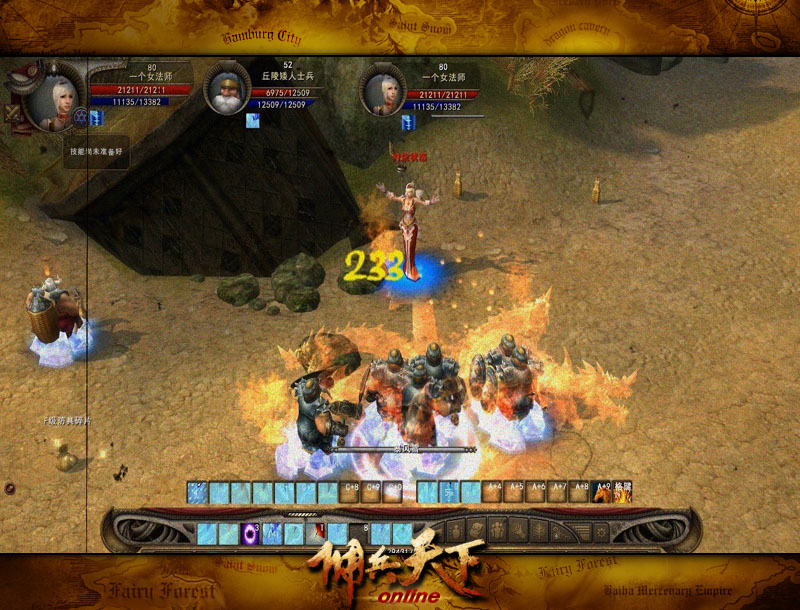Select the dwarf soldier target portrait
800x610 pixels.
(x=226, y=90)
